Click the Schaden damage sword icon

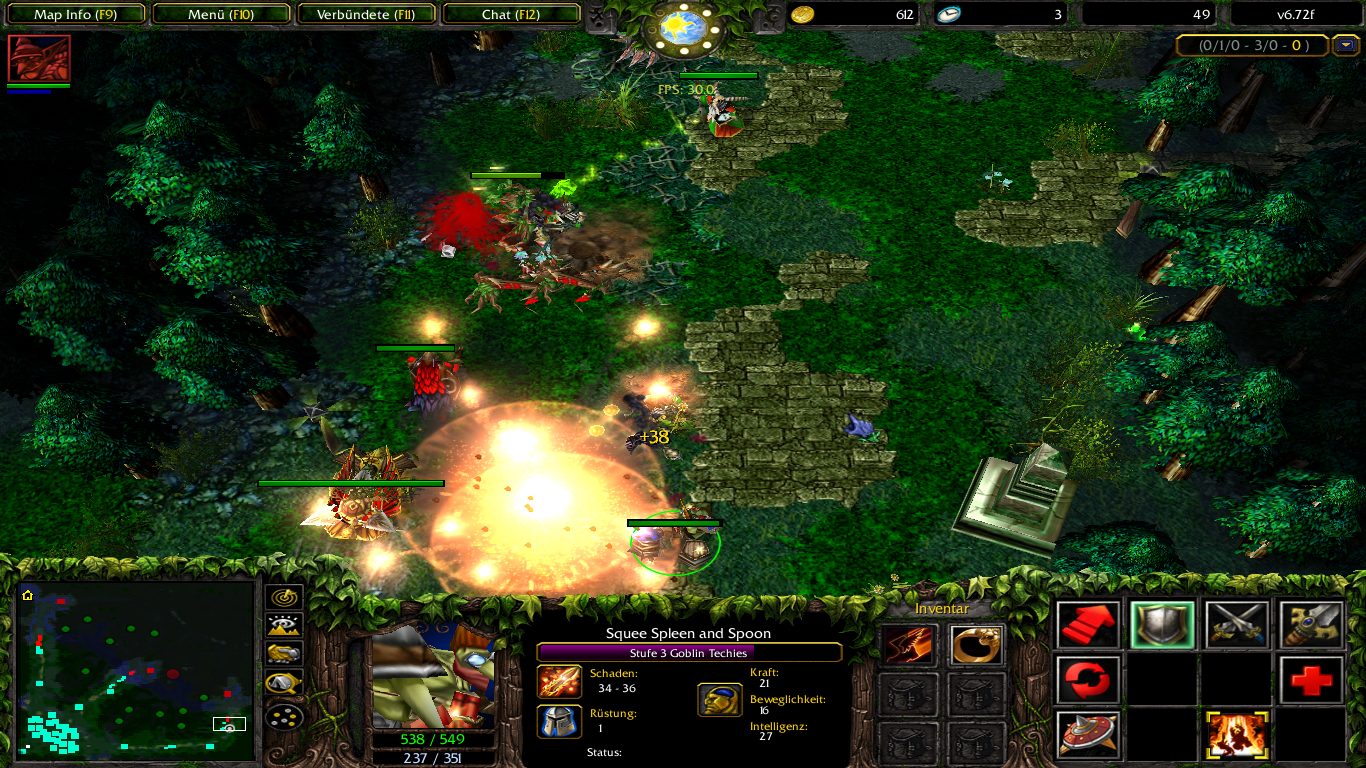(557, 682)
